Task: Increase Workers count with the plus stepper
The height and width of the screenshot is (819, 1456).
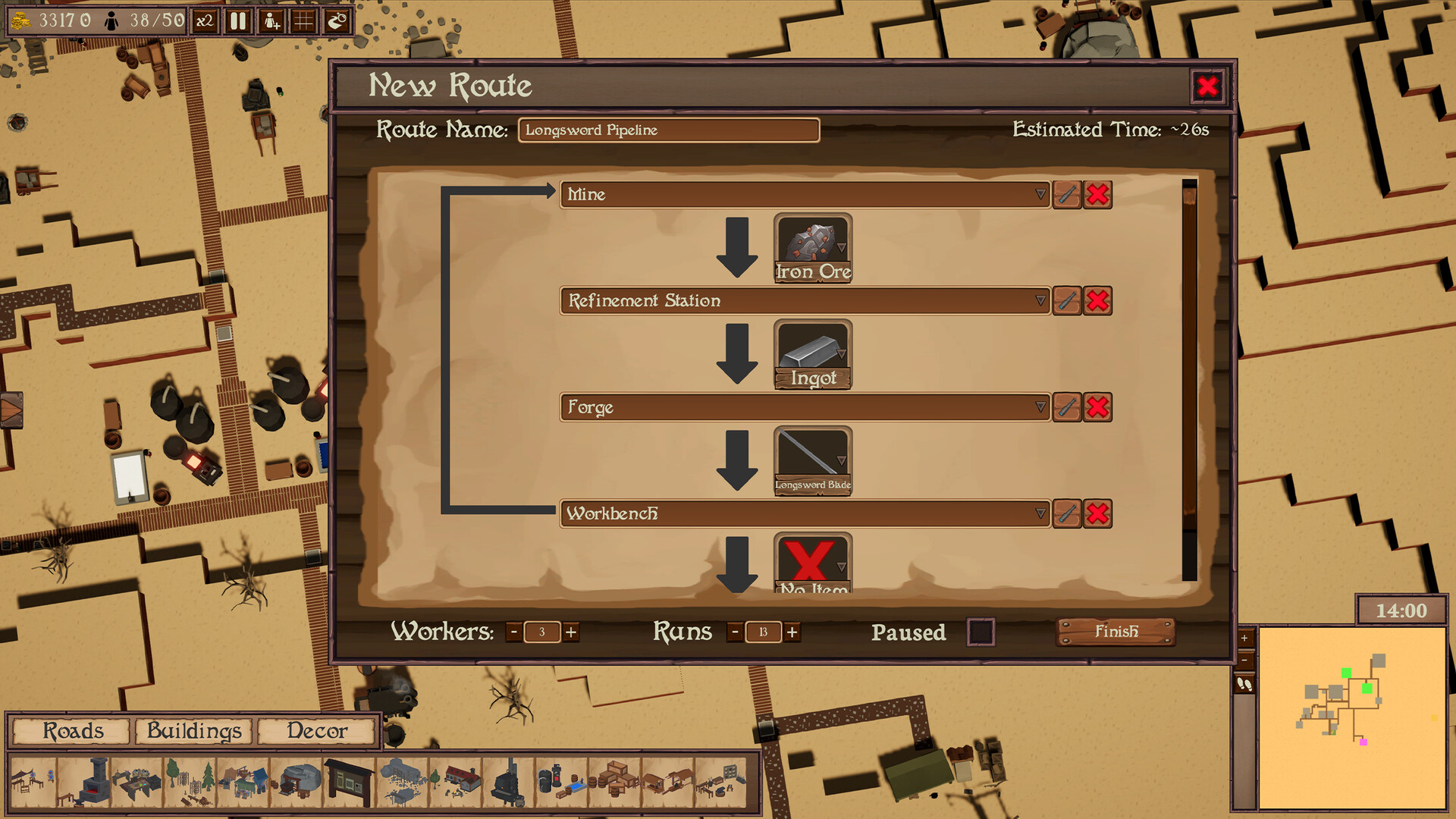Action: tap(571, 632)
